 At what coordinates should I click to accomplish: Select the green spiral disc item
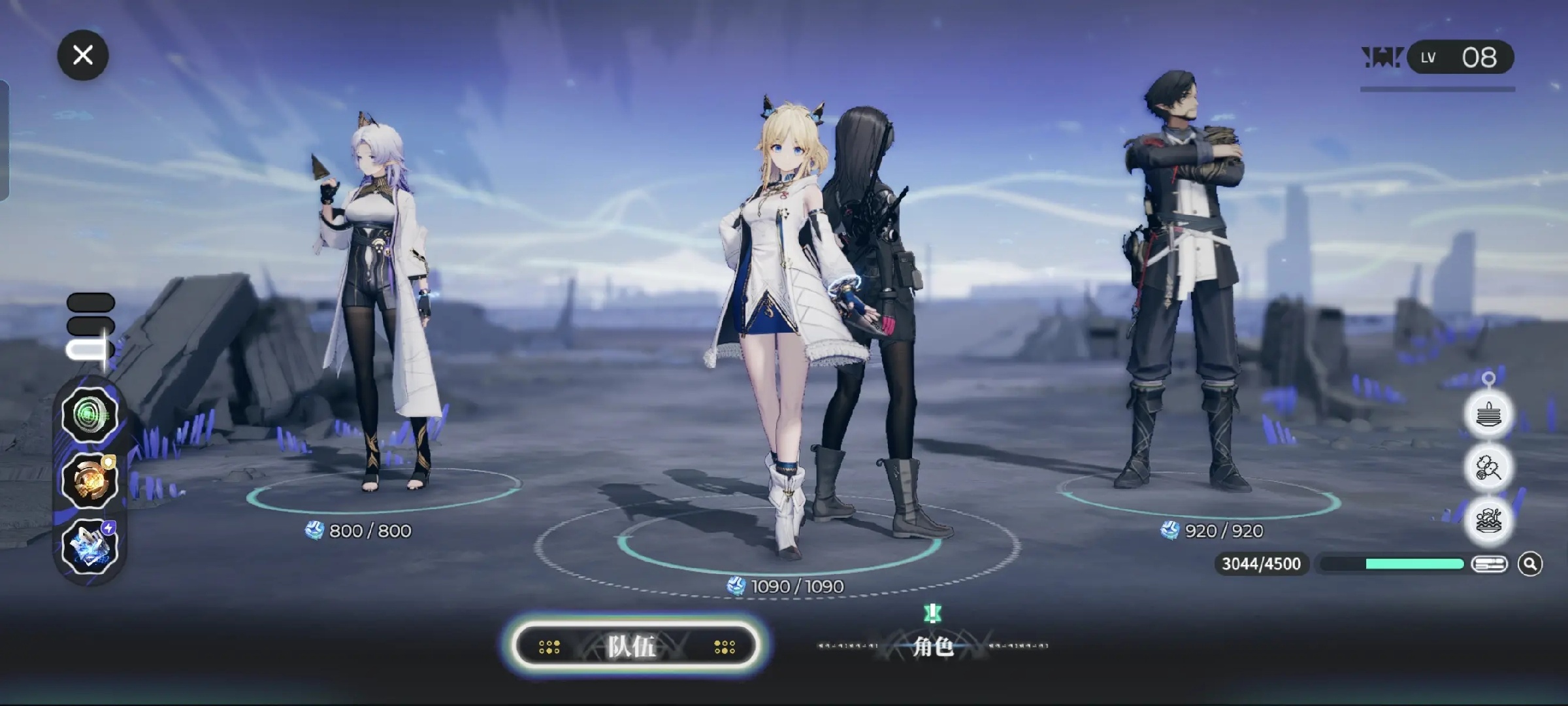click(90, 414)
